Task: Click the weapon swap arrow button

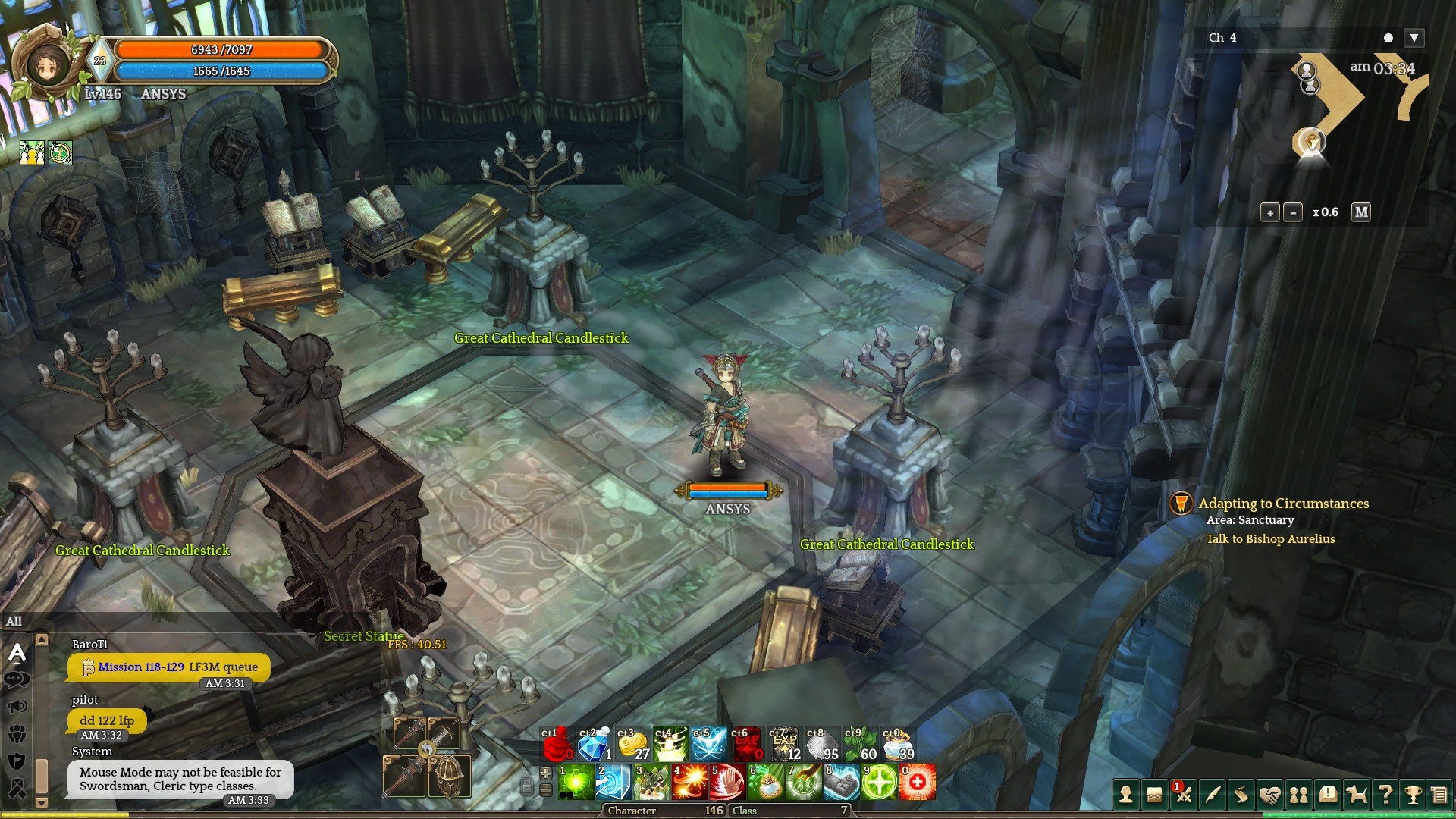Action: coord(427,750)
